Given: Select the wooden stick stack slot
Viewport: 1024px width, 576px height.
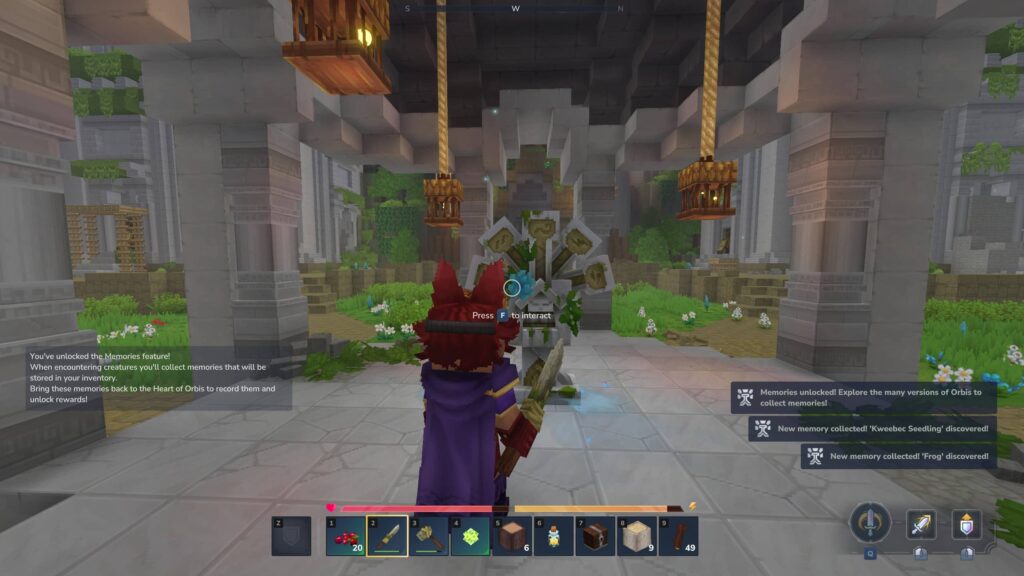Looking at the screenshot, I should pos(679,536).
